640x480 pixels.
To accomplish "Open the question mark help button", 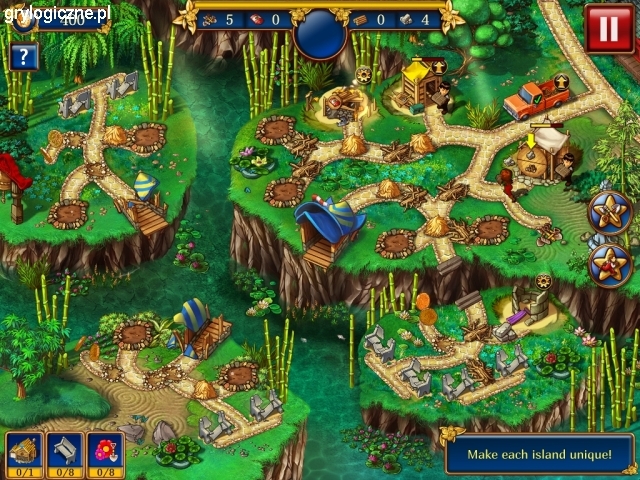I will click(x=22, y=56).
